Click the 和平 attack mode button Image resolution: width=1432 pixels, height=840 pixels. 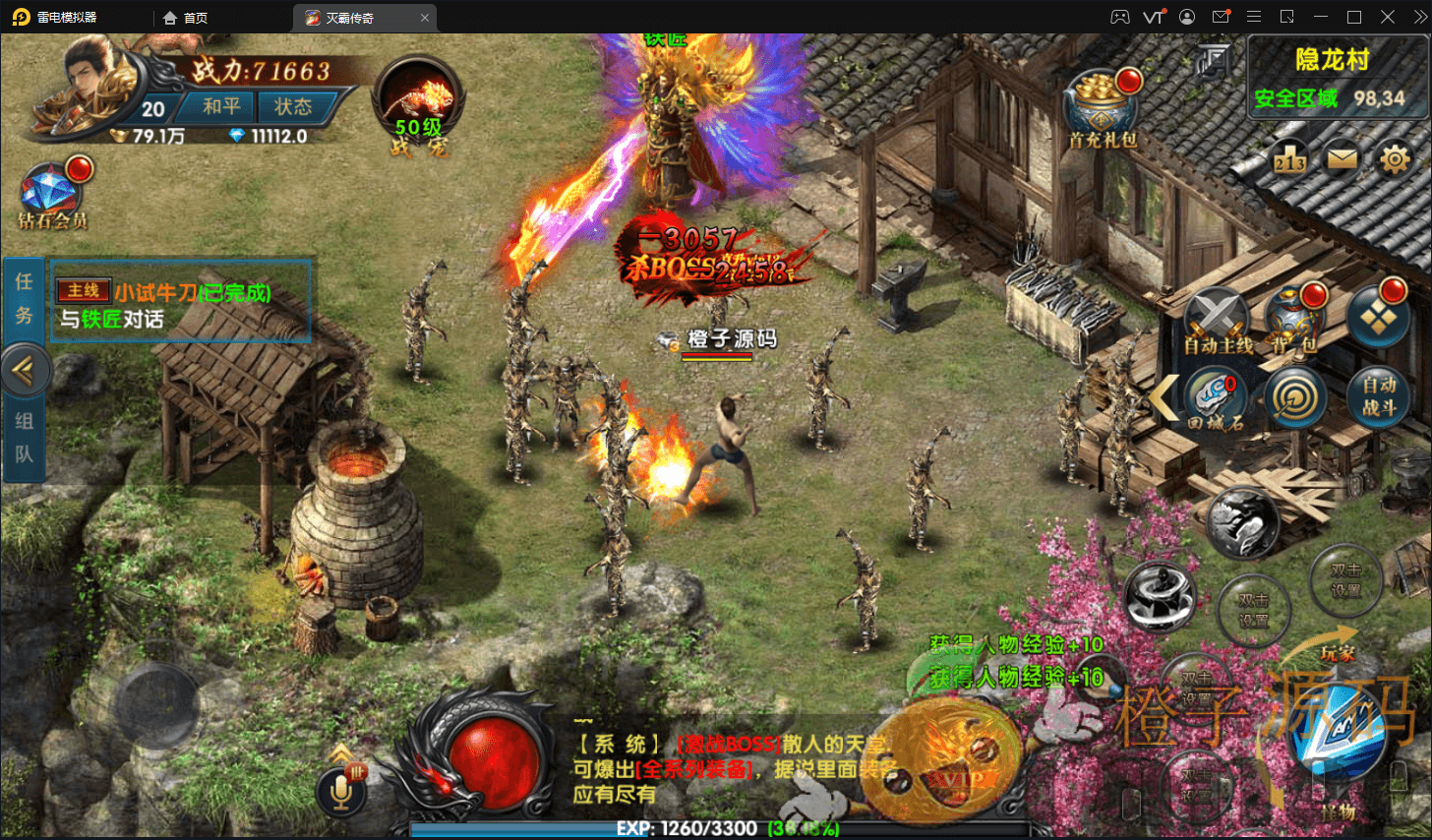tap(221, 106)
